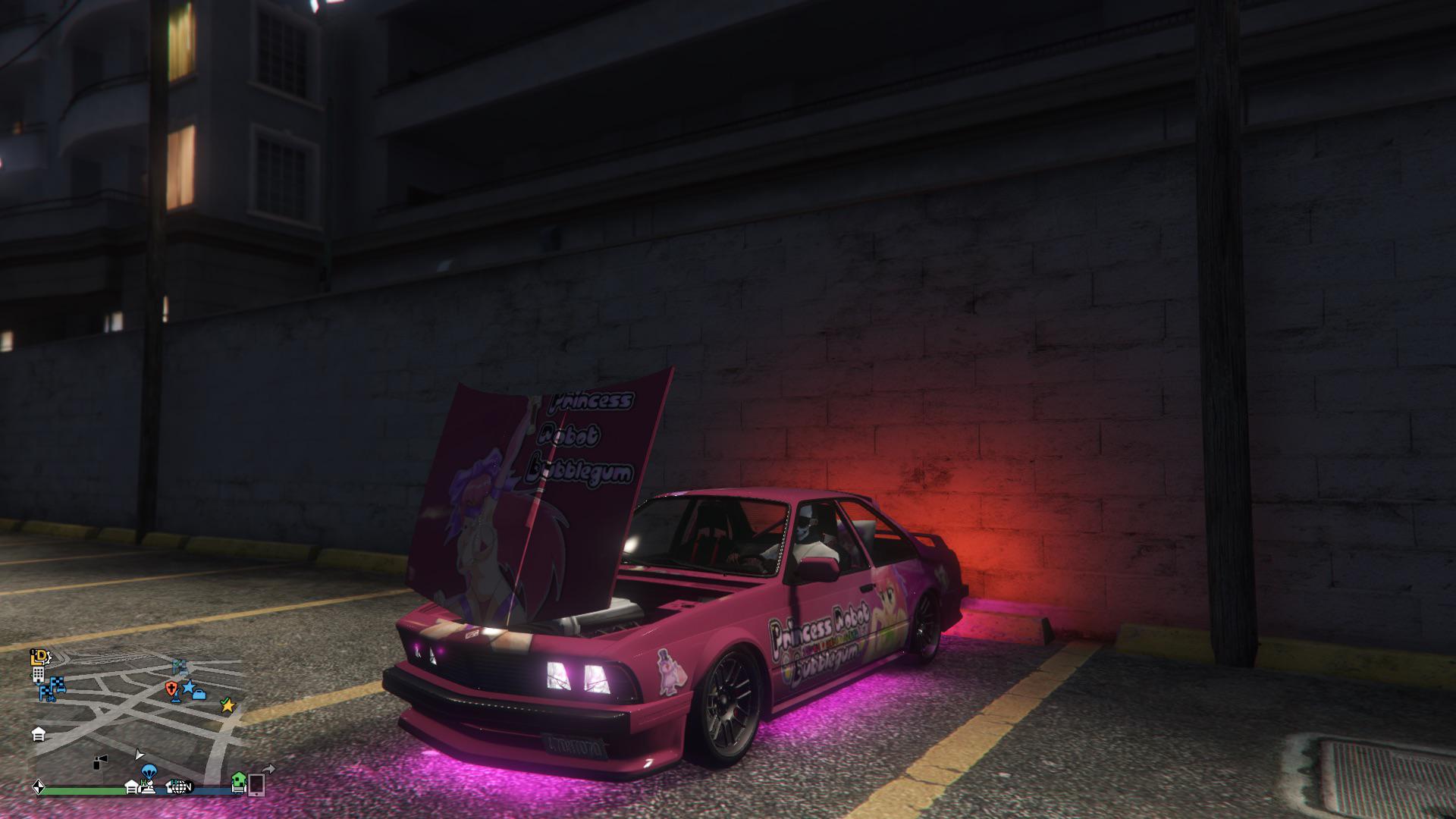Select the green apartment house blip
Viewport: 1456px width, 819px height.
(x=238, y=783)
